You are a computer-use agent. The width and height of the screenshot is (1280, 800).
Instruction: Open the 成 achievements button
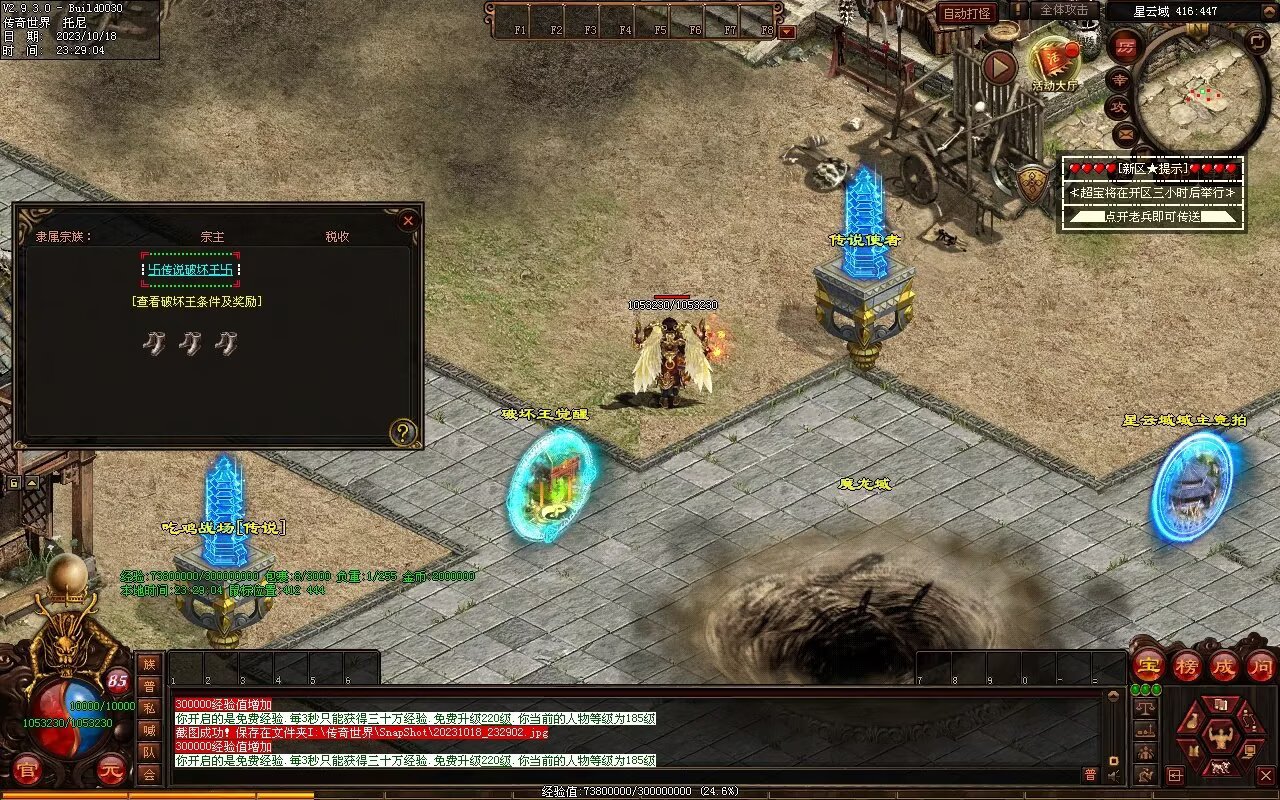[1224, 665]
